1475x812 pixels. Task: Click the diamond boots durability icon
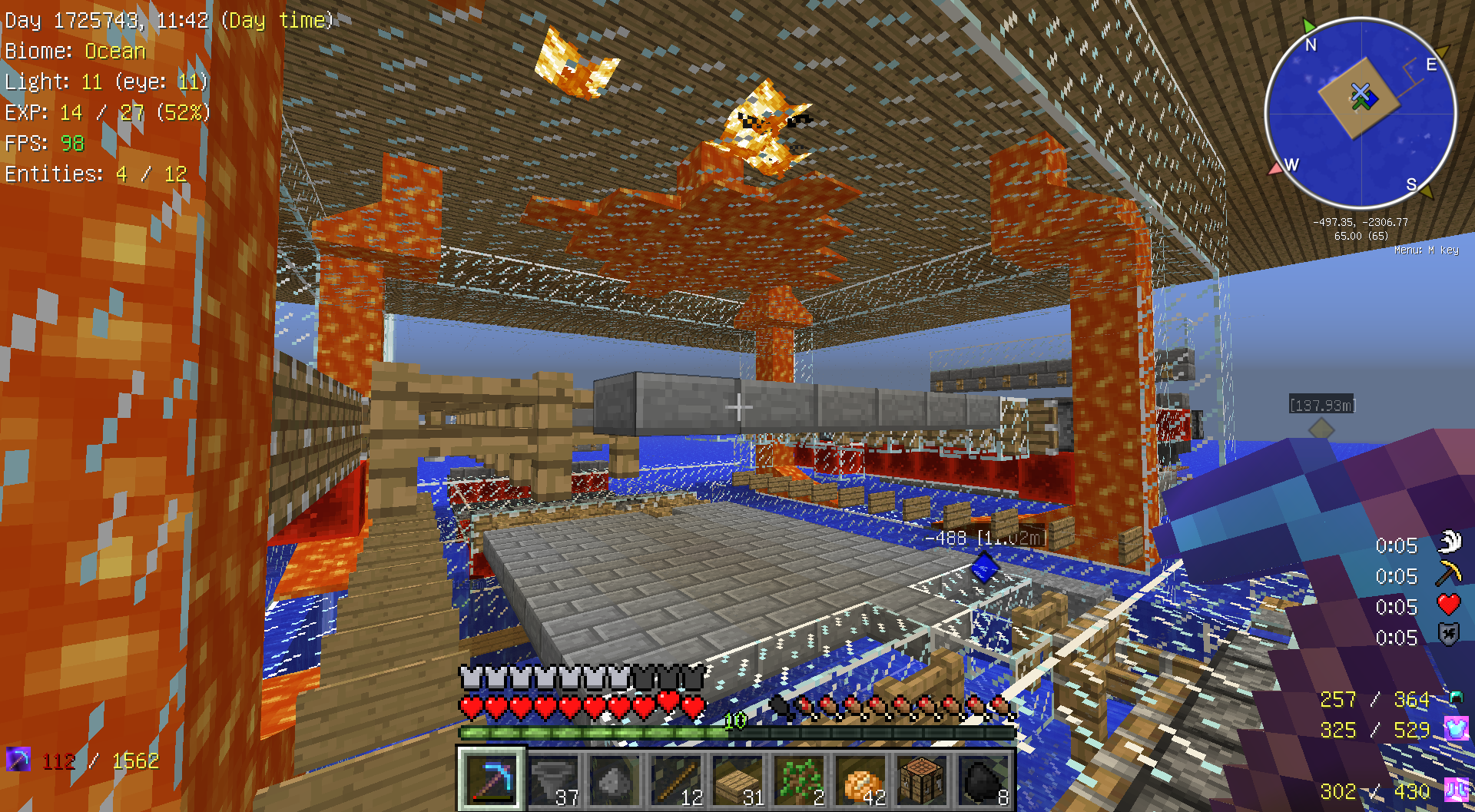pyautogui.click(x=1456, y=790)
